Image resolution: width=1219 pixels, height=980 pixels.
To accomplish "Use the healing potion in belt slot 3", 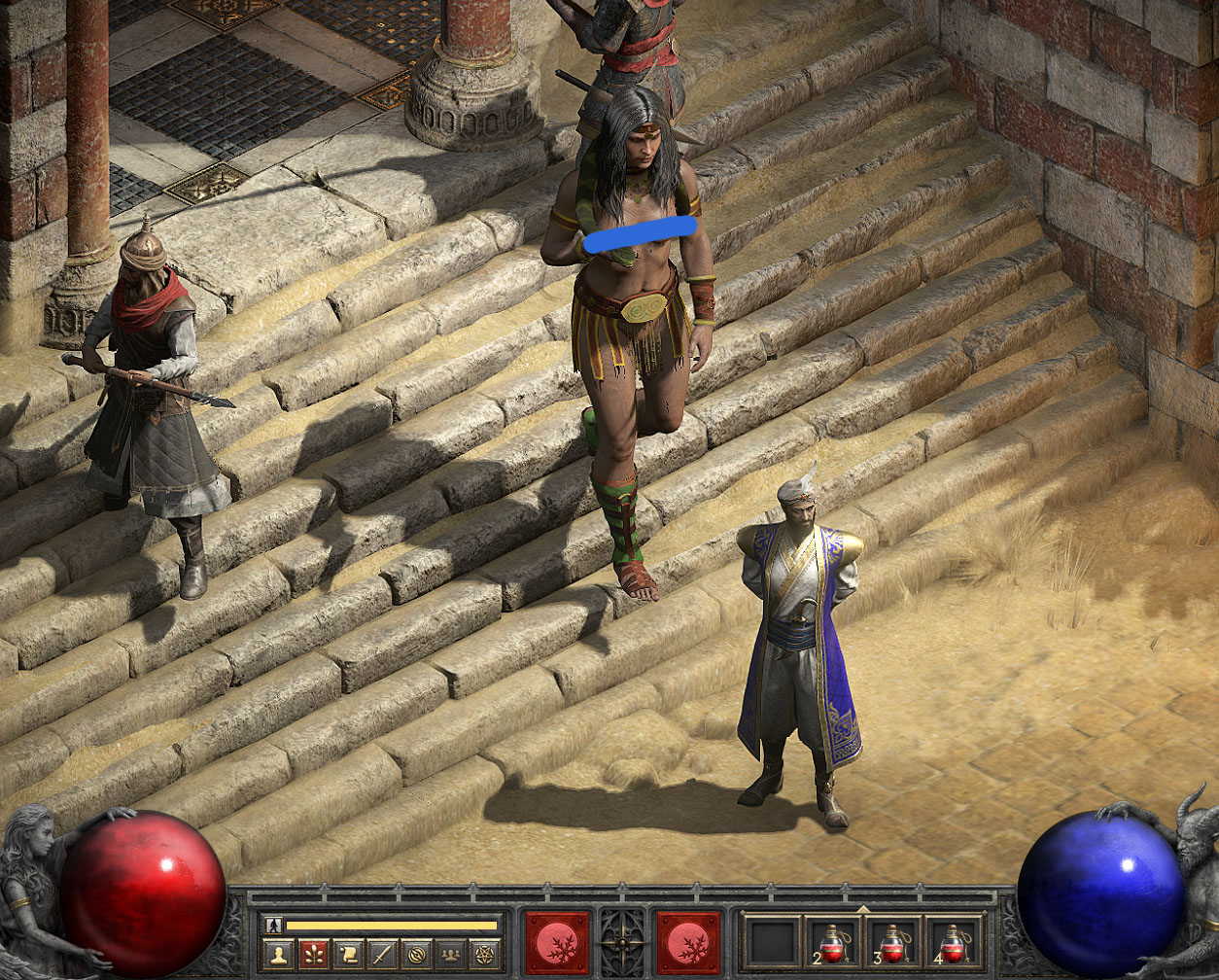I will (891, 943).
